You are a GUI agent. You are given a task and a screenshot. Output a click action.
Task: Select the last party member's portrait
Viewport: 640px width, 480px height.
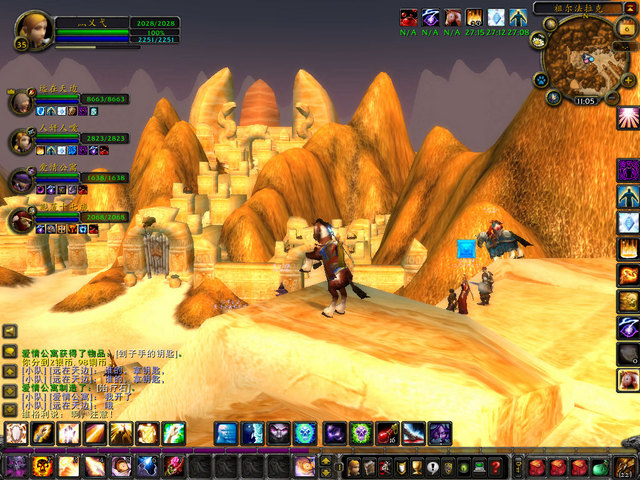point(21,219)
